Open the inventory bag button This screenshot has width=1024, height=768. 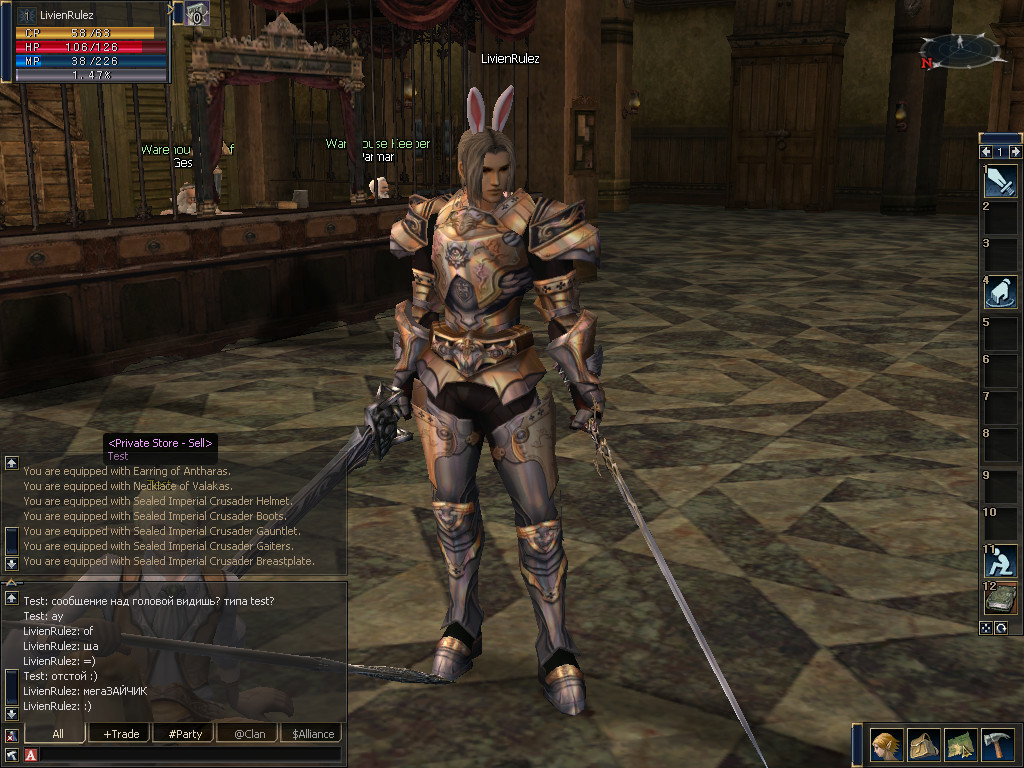922,746
